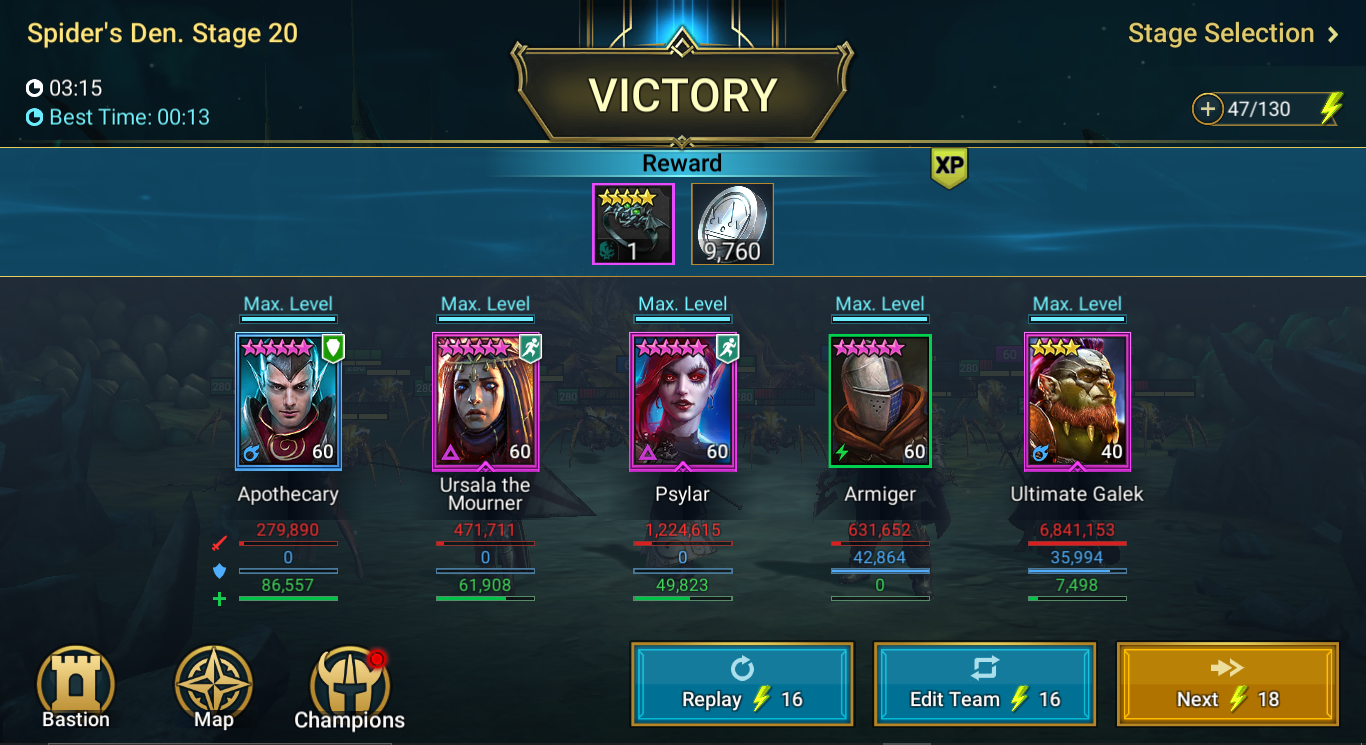The width and height of the screenshot is (1366, 745).
Task: Click the Max. Level label above Armiger
Action: click(x=879, y=304)
